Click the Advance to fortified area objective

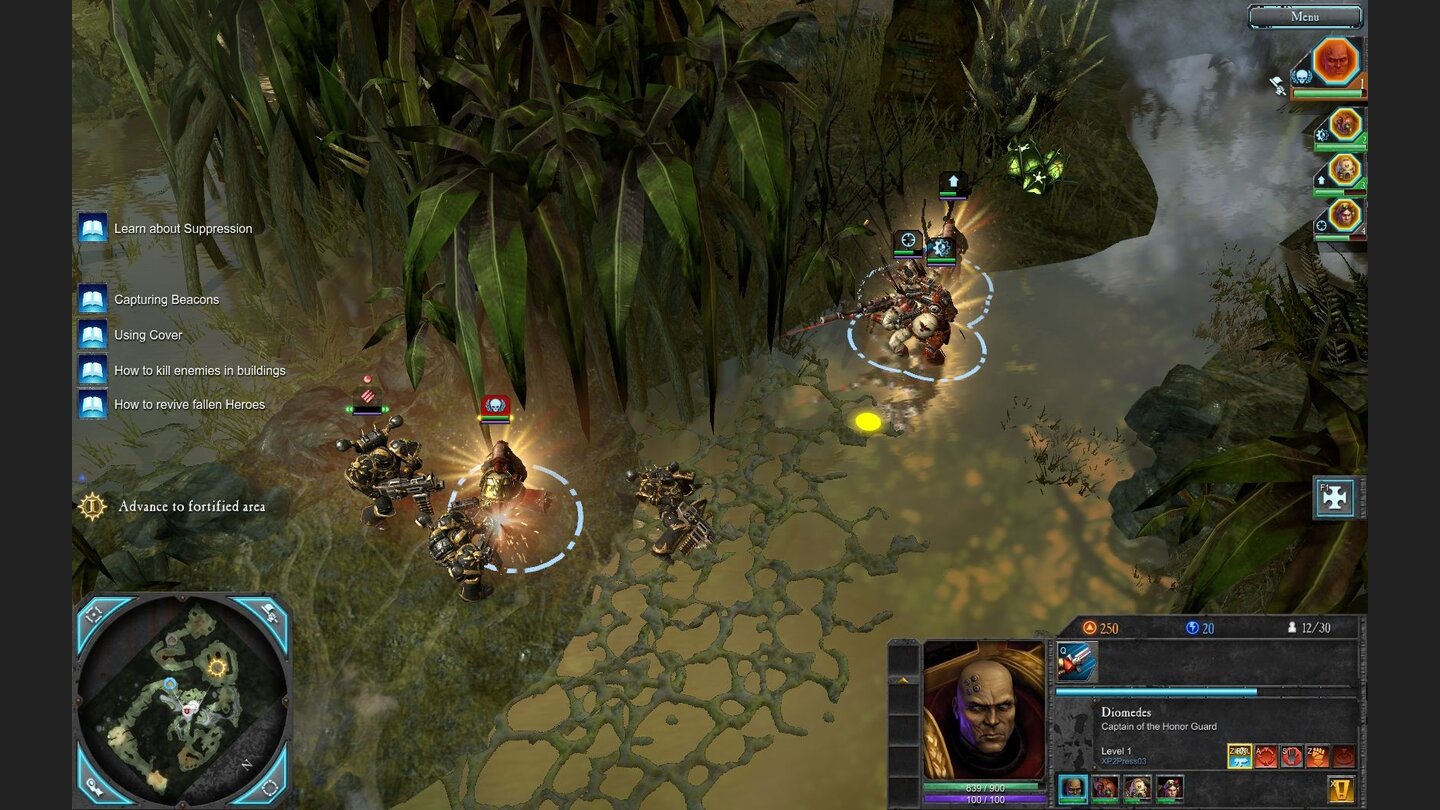click(x=185, y=507)
